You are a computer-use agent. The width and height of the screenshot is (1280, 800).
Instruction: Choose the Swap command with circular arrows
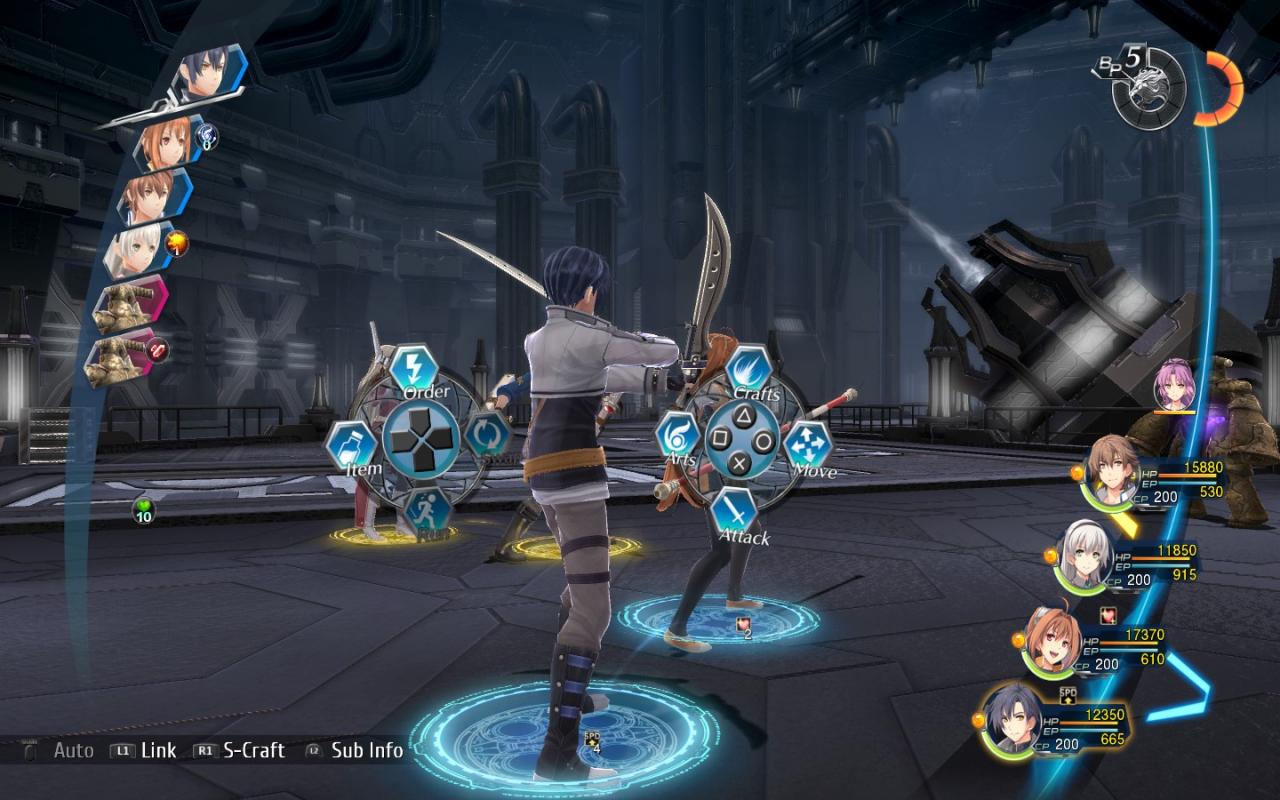(487, 436)
